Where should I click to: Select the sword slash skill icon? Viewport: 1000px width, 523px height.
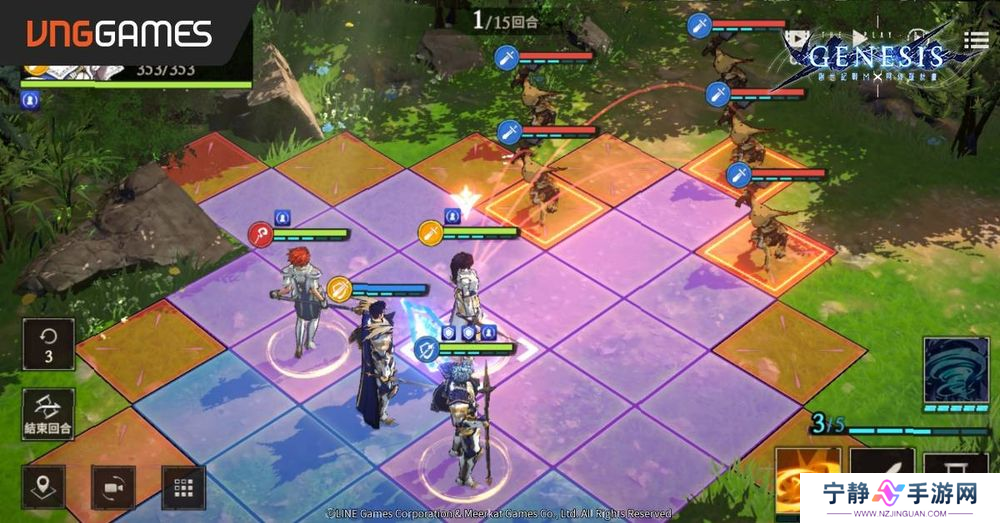click(x=880, y=479)
